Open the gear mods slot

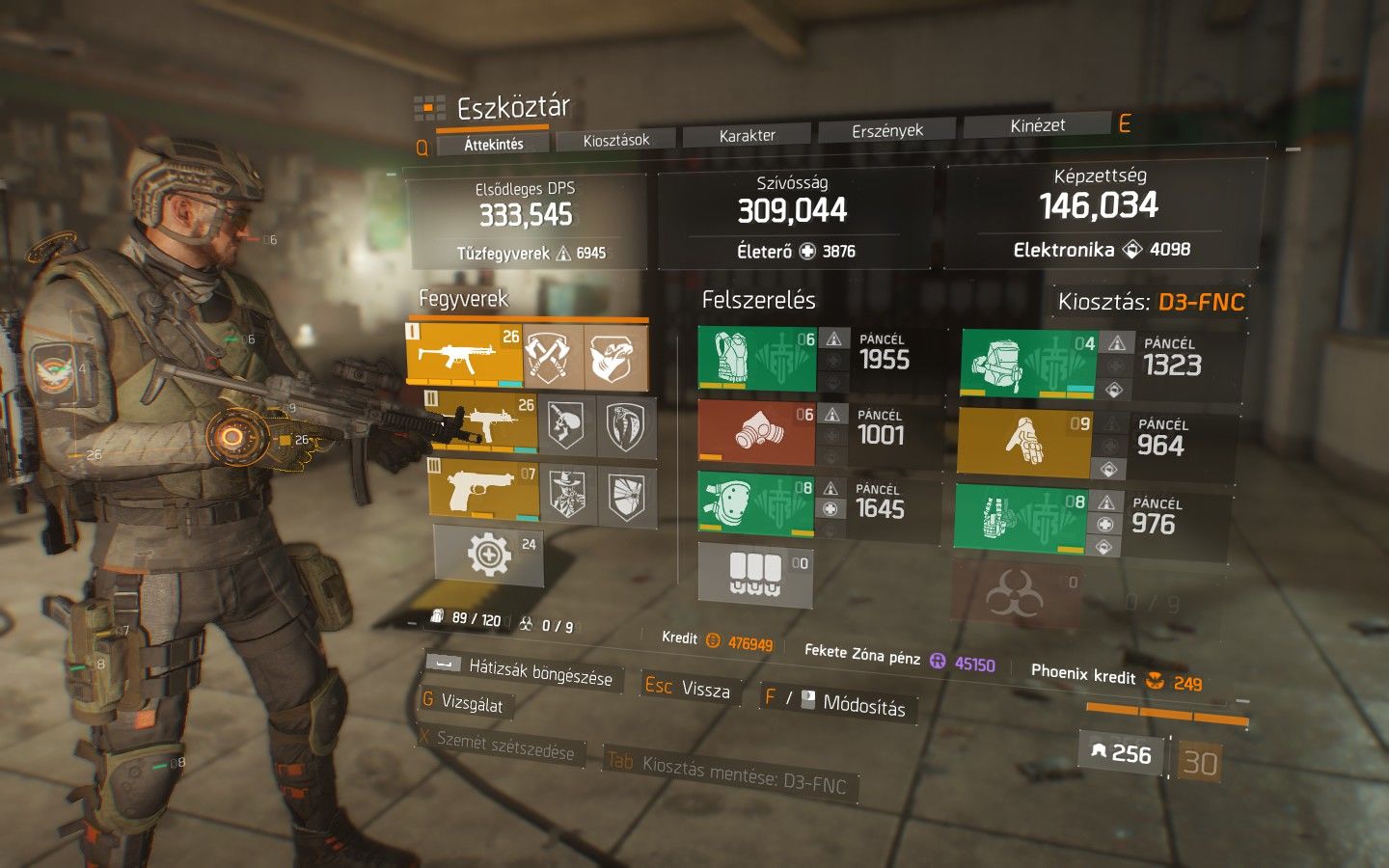point(755,574)
